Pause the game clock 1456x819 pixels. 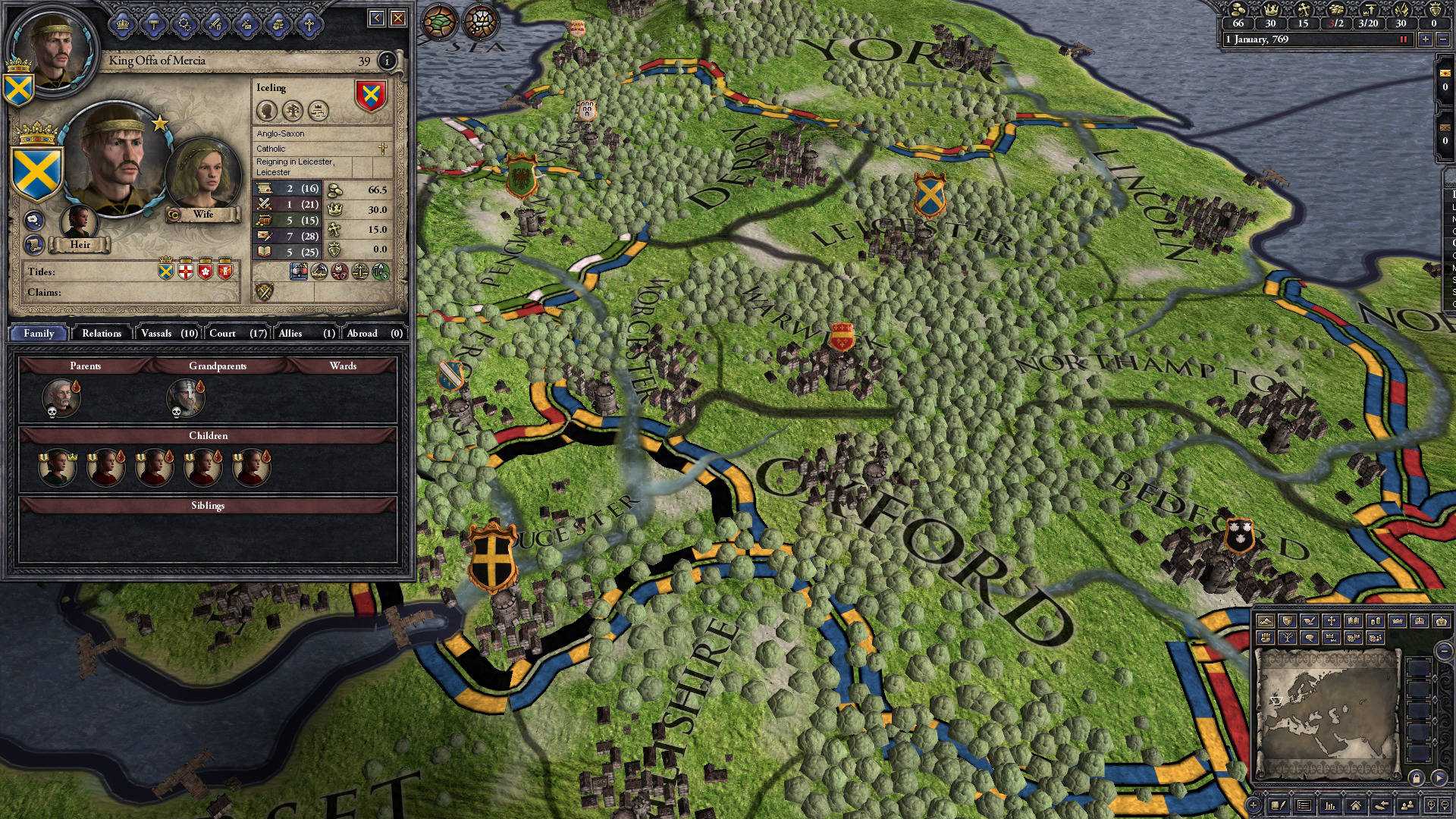coord(1403,39)
